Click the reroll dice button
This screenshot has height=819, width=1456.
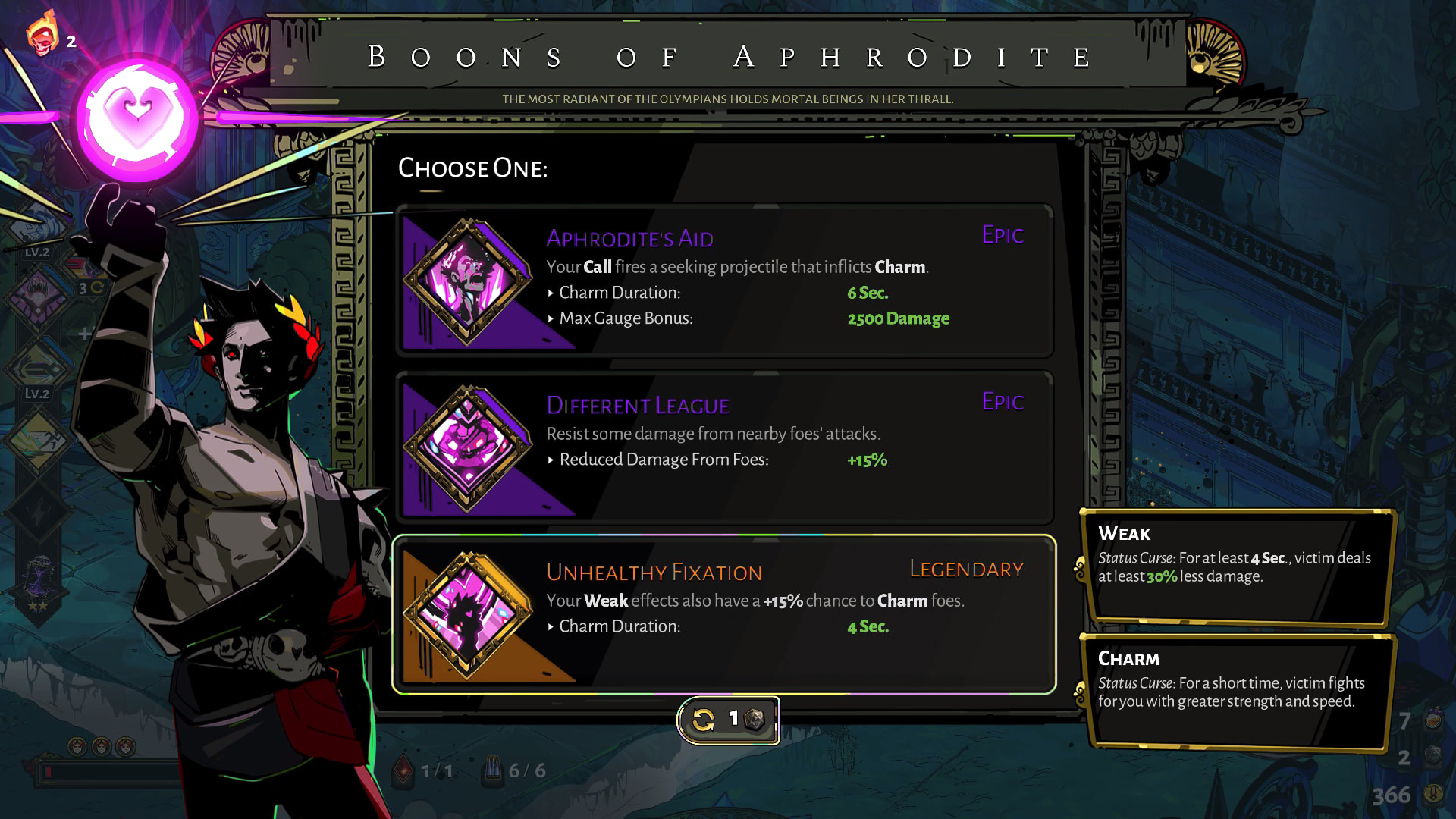tap(727, 719)
